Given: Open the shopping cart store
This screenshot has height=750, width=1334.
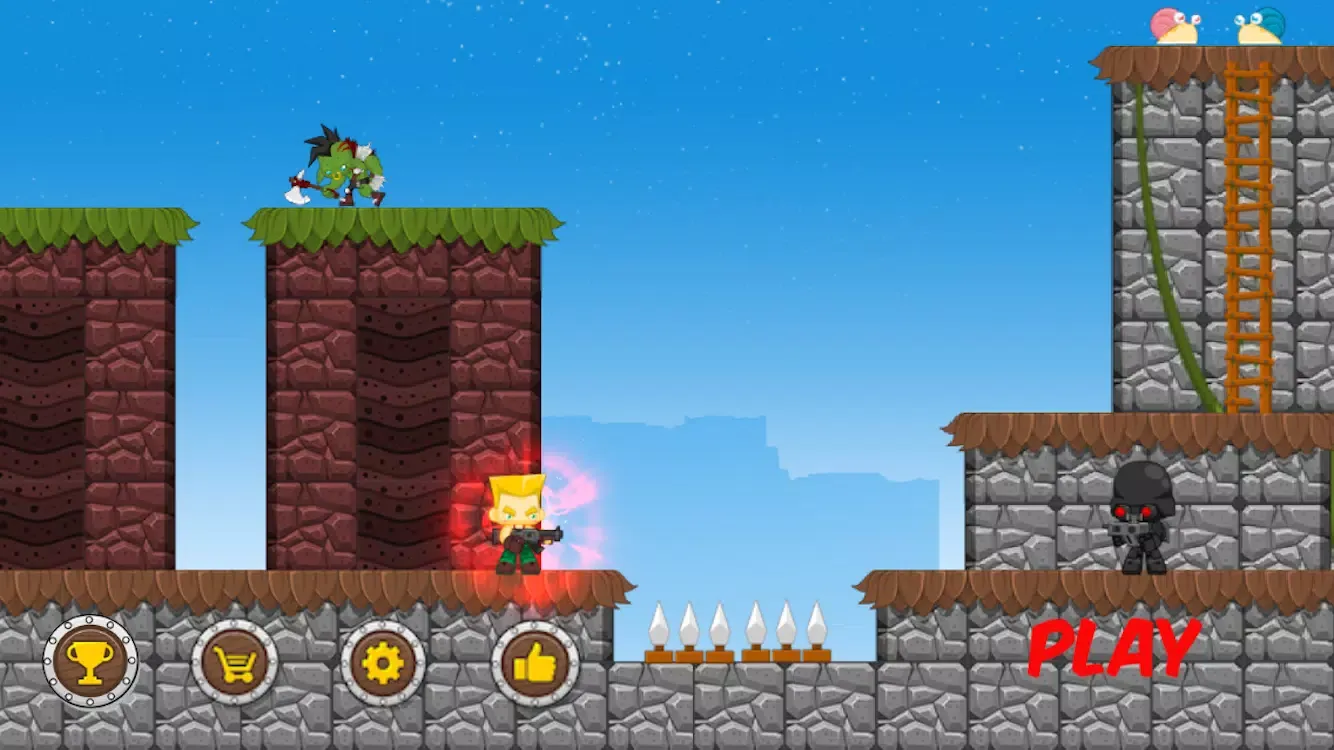Looking at the screenshot, I should 235,662.
